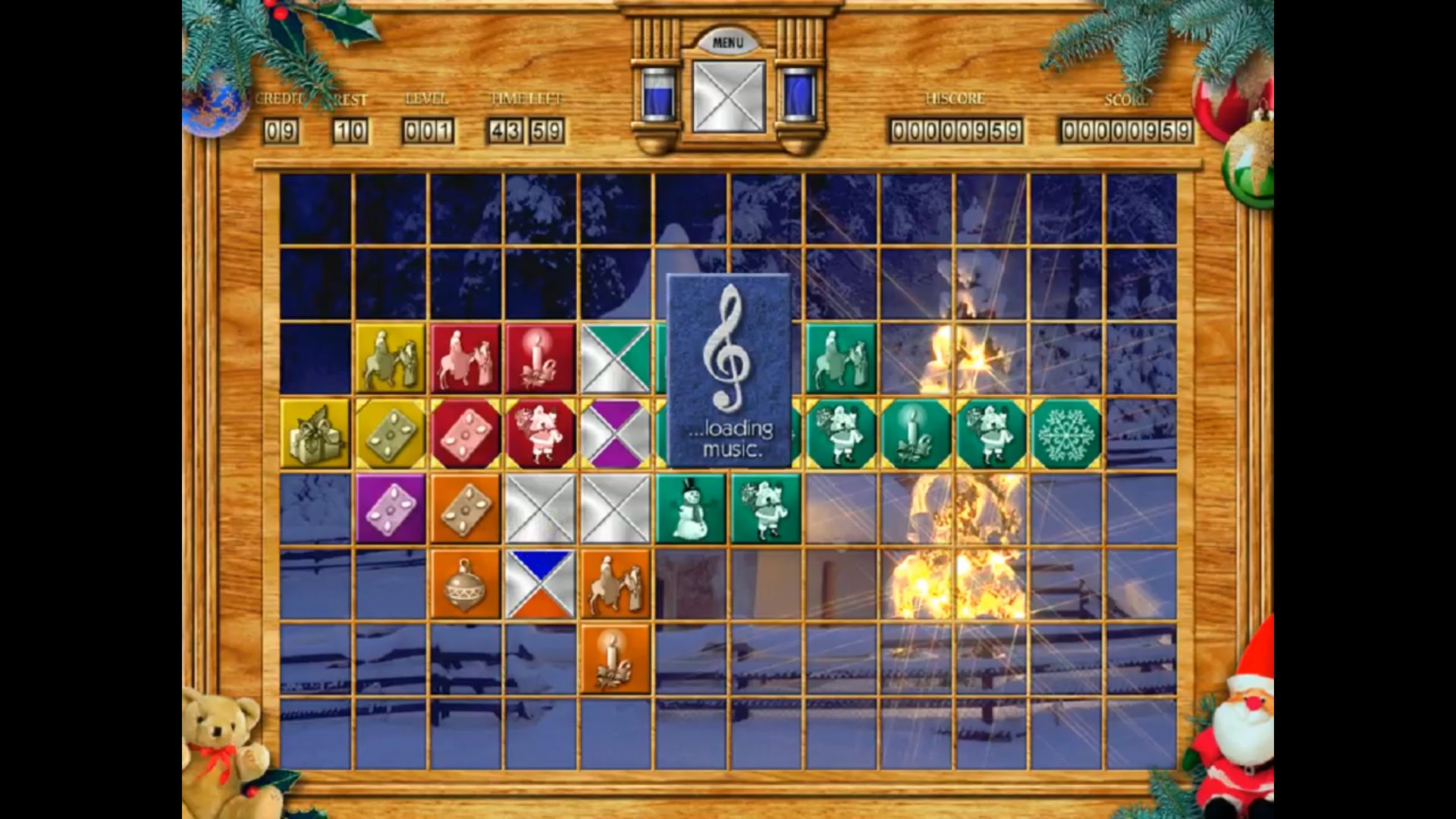The width and height of the screenshot is (1456, 819).
Task: Click the purple and silver cross tile
Action: coord(616,434)
